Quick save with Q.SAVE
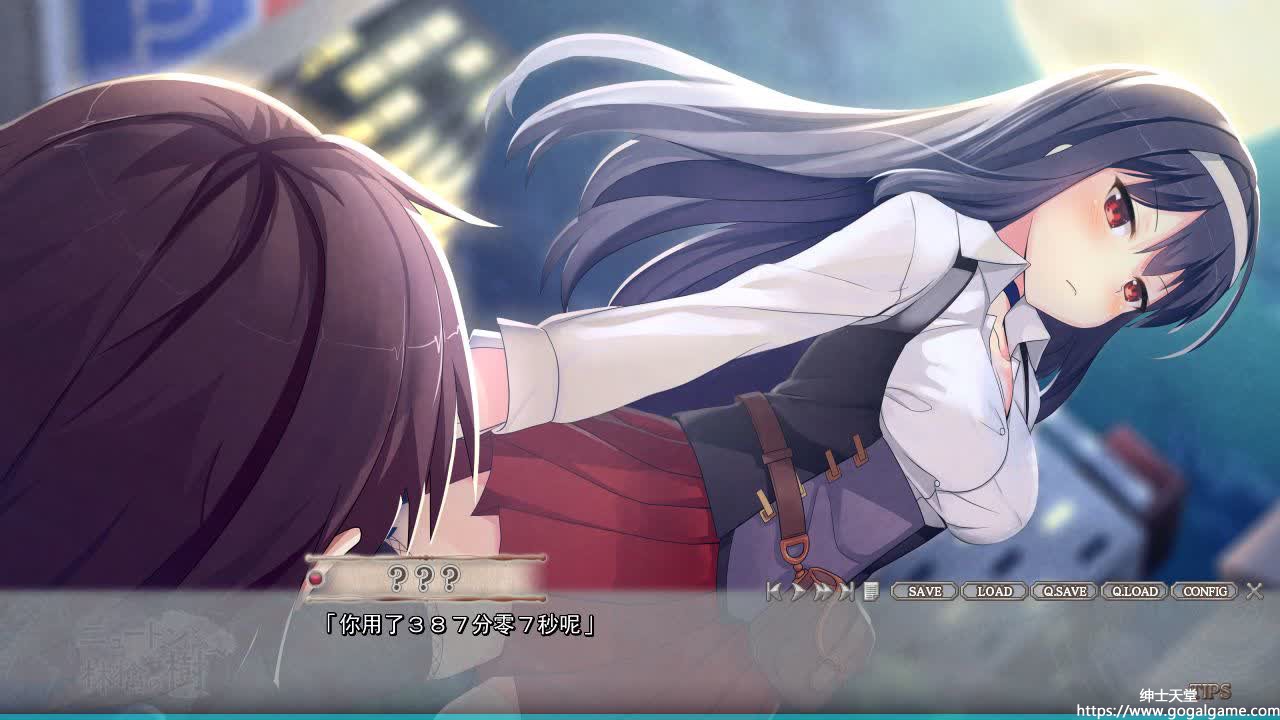Screen dimensions: 1280x720 1064,591
